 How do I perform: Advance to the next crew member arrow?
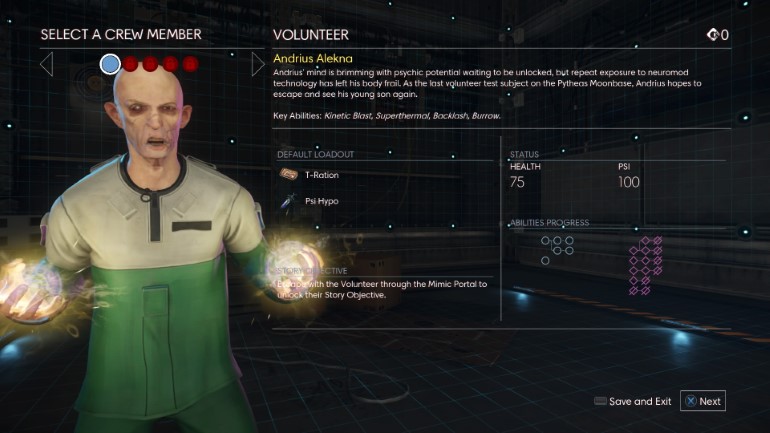(258, 65)
